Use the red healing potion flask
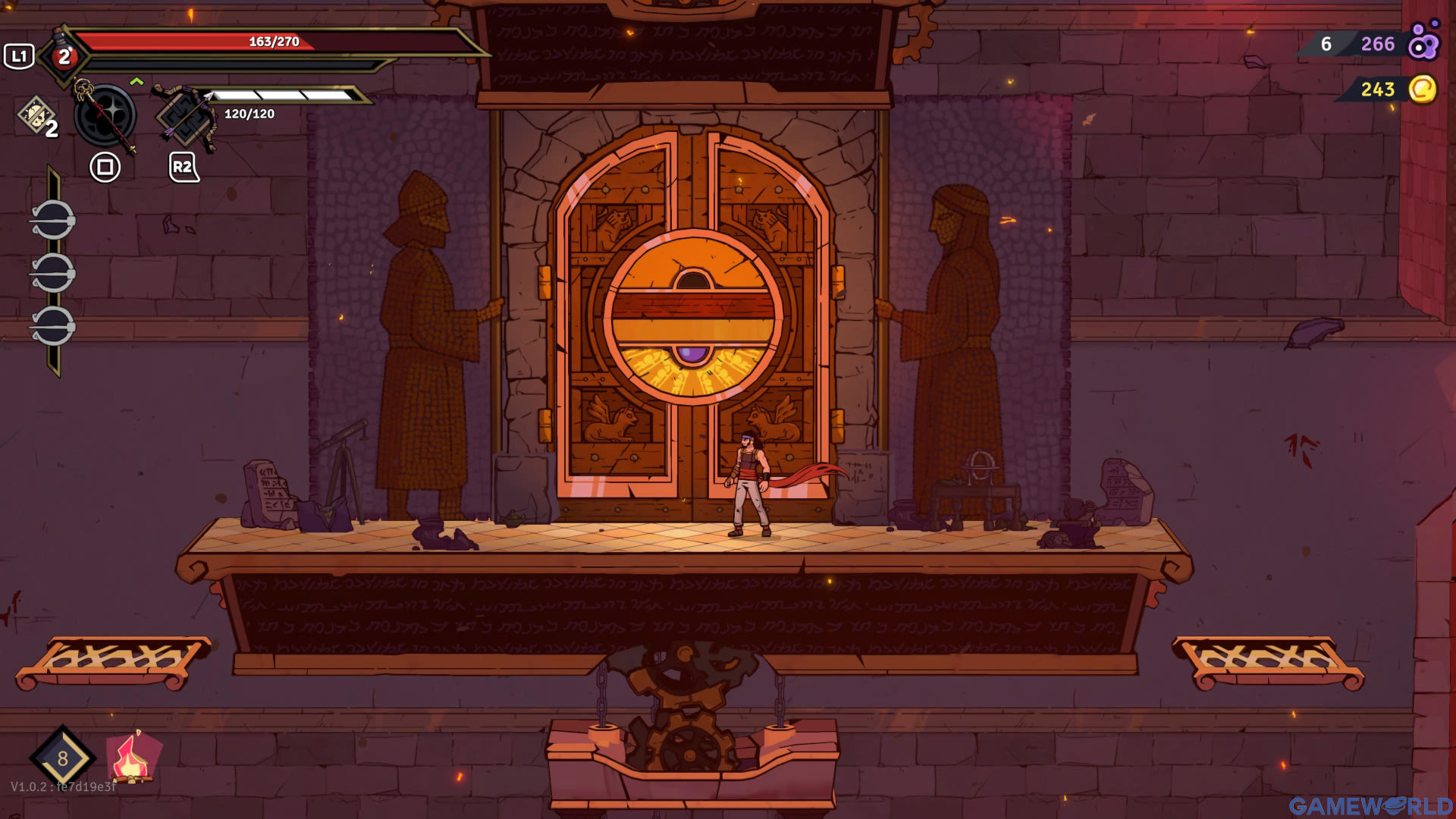Viewport: 1456px width, 819px height. click(64, 55)
